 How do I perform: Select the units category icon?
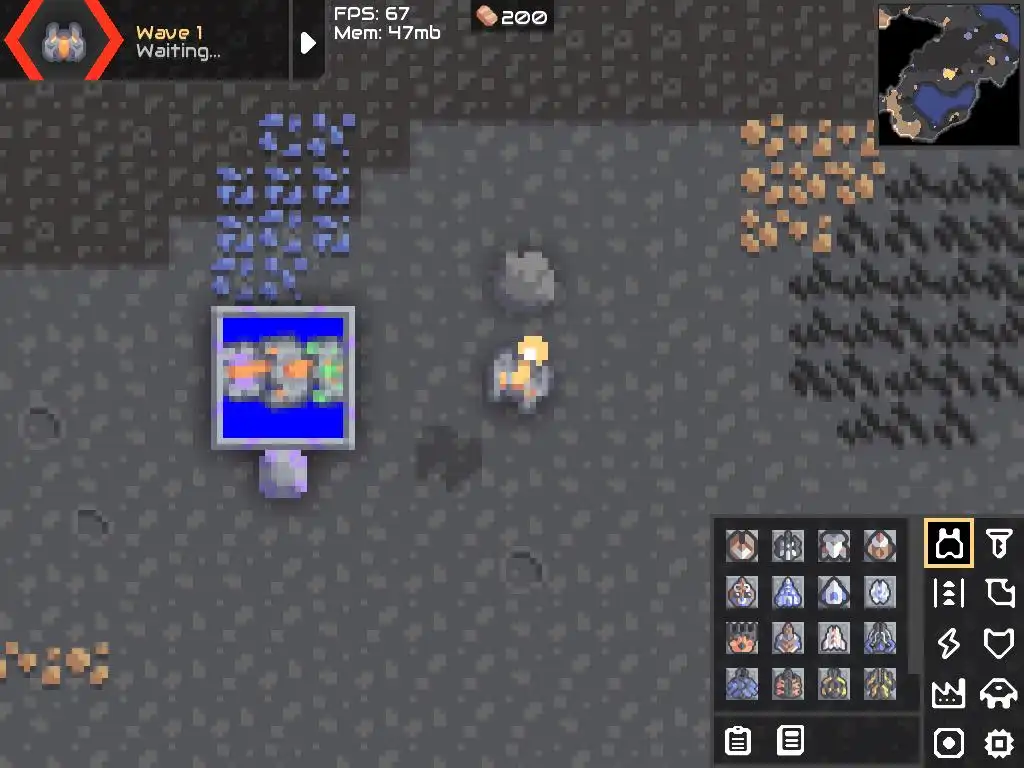[x=998, y=693]
